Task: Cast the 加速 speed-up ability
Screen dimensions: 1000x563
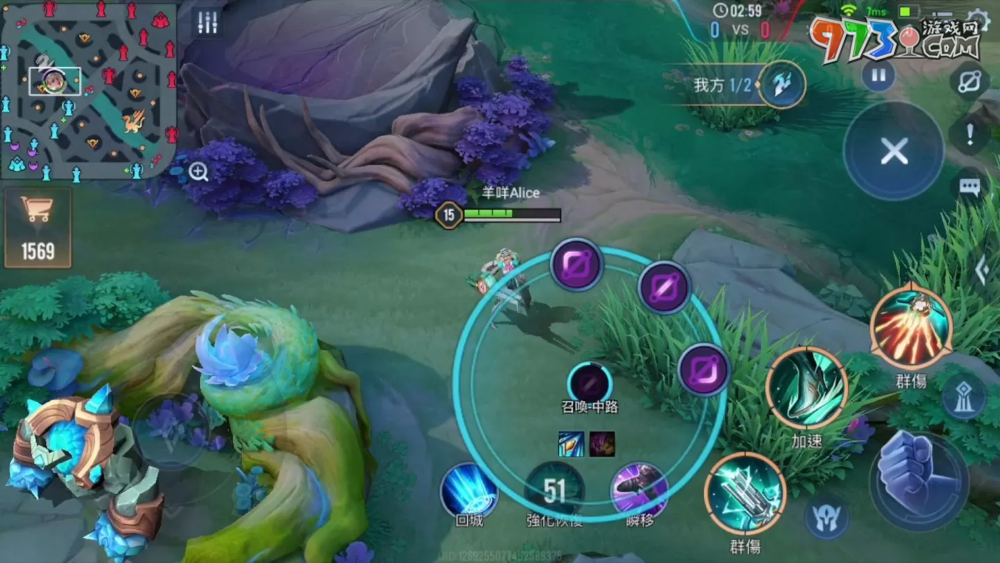Action: pos(806,389)
